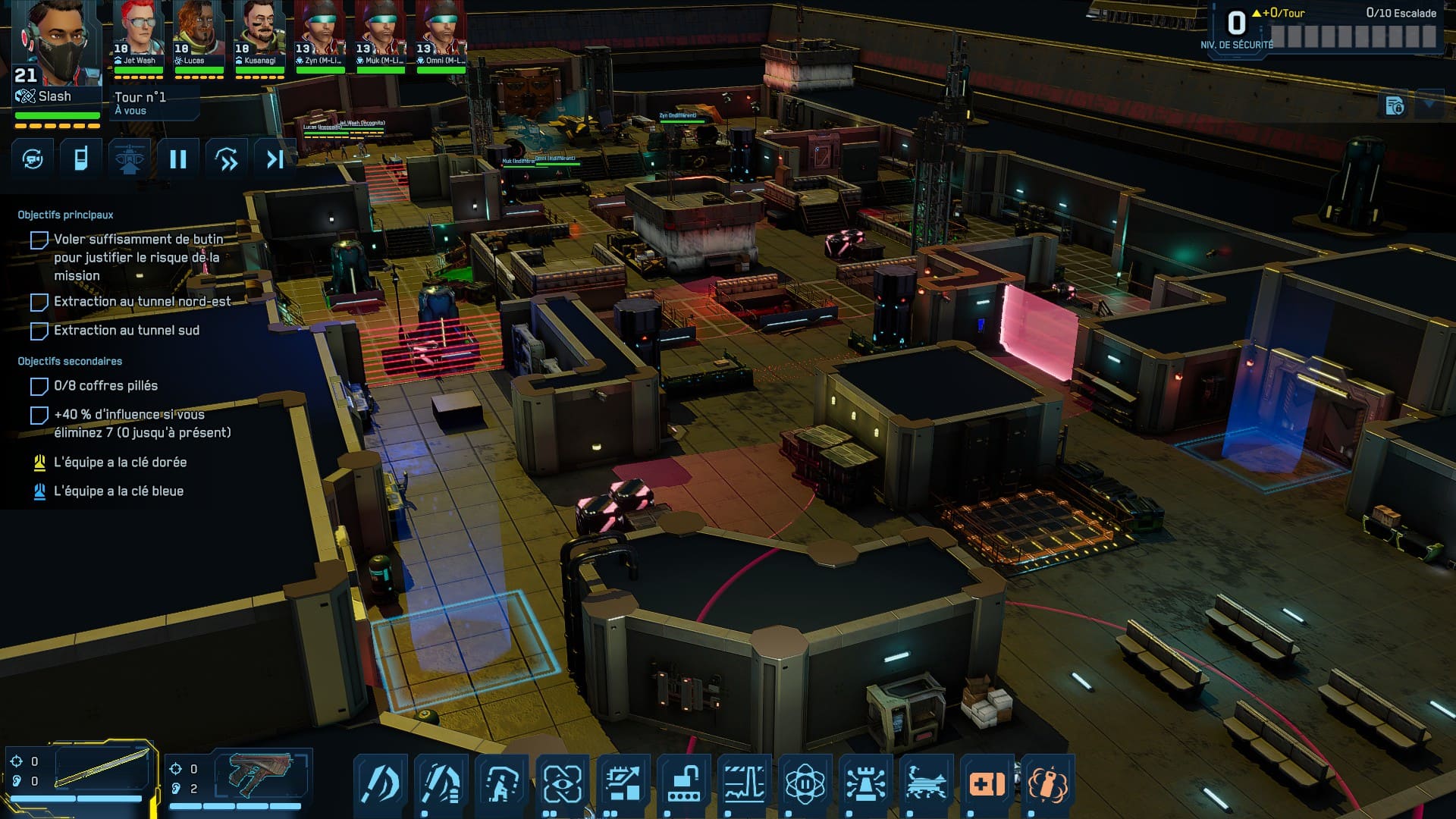The width and height of the screenshot is (1456, 819).
Task: Expand the dropdown arrow near security log
Action: tap(1429, 103)
